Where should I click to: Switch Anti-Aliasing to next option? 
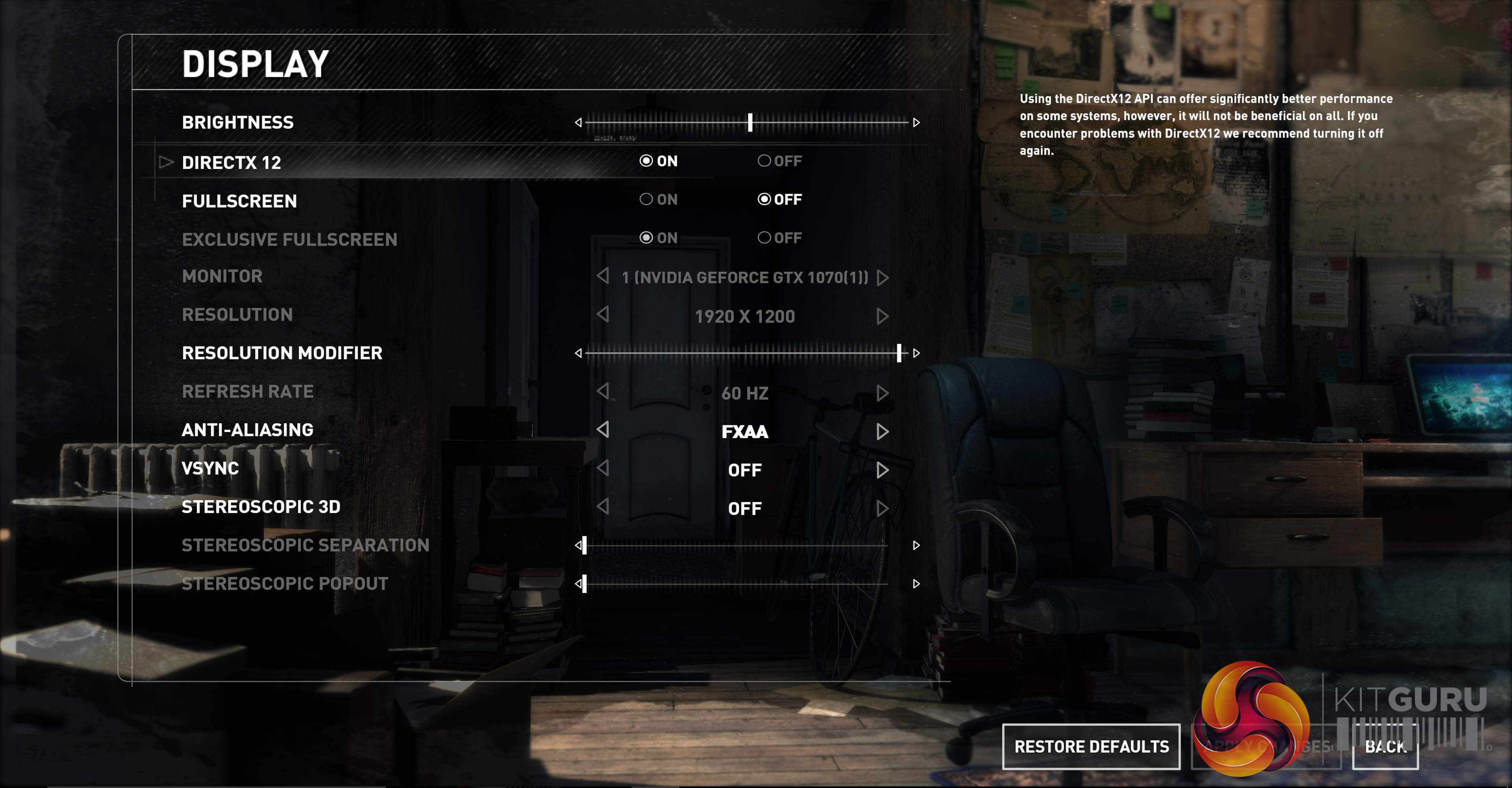(882, 432)
